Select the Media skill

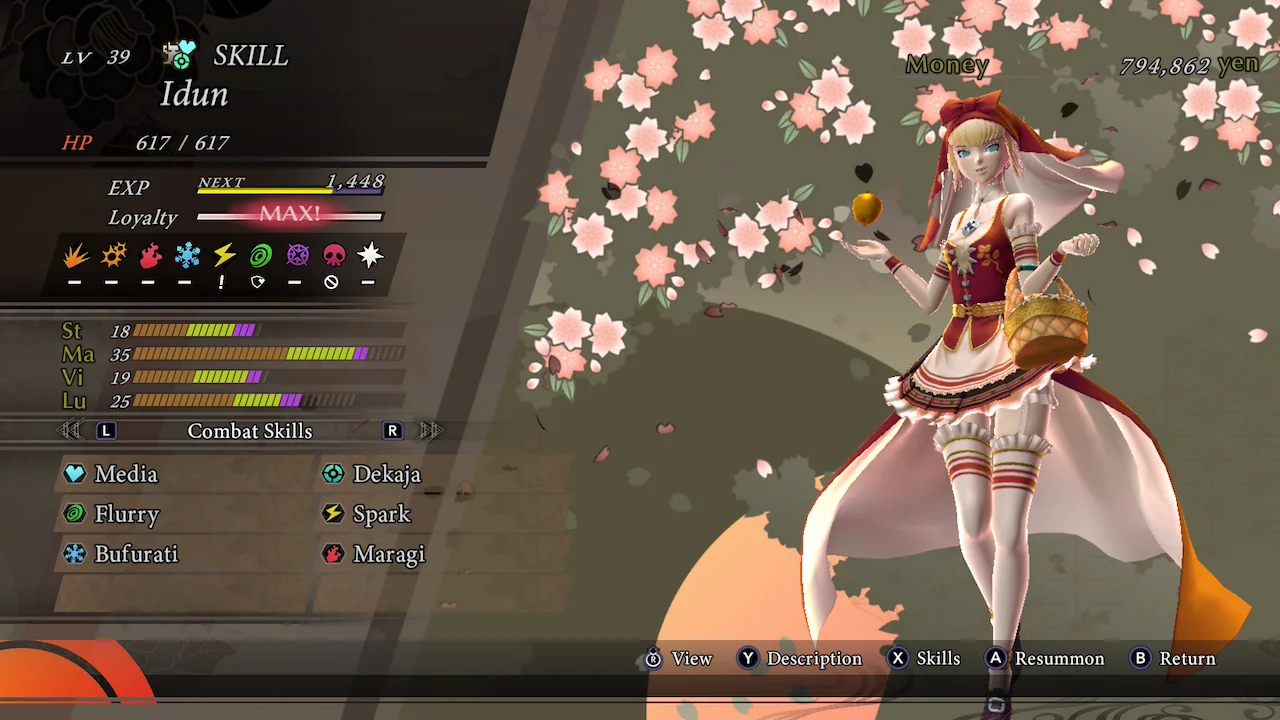(125, 474)
